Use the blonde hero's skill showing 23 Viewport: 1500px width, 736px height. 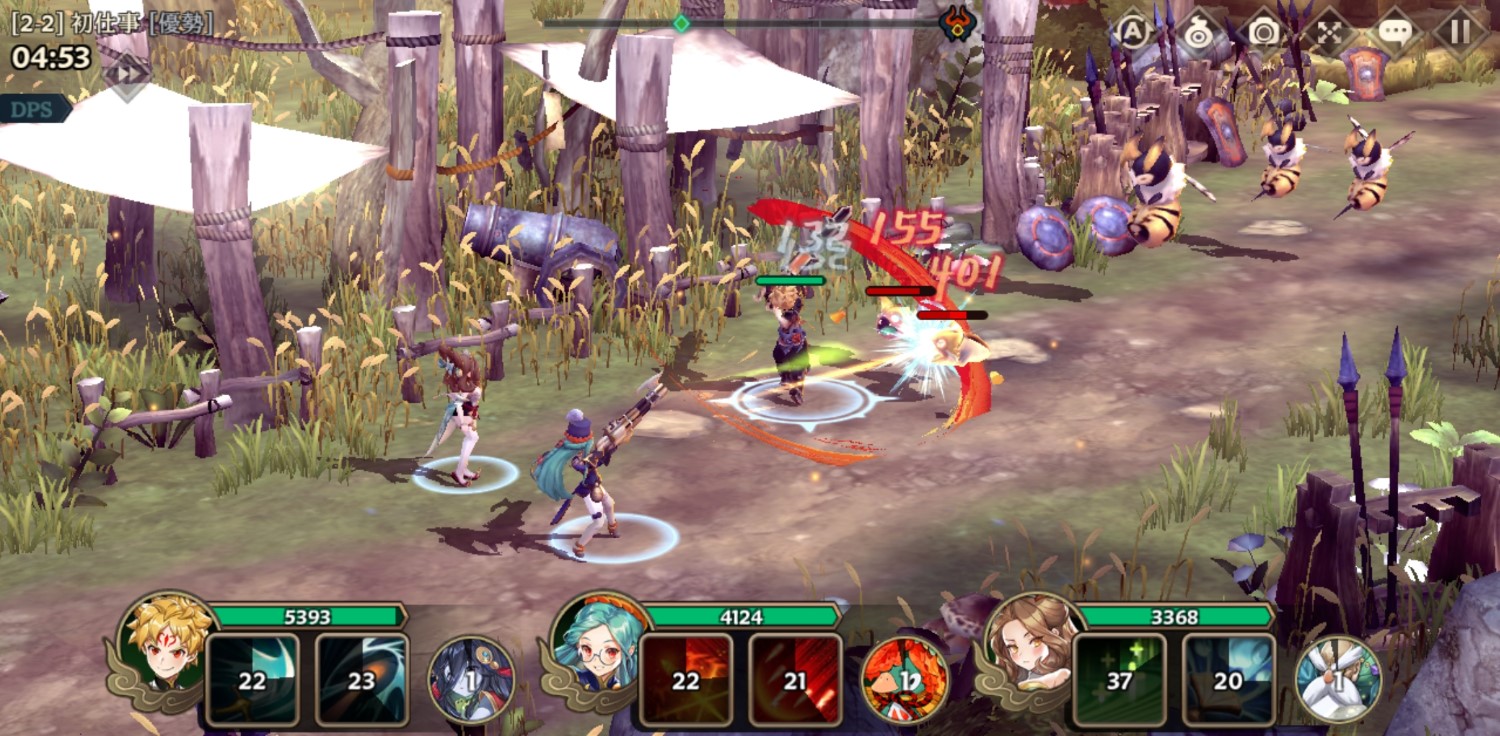[x=361, y=679]
